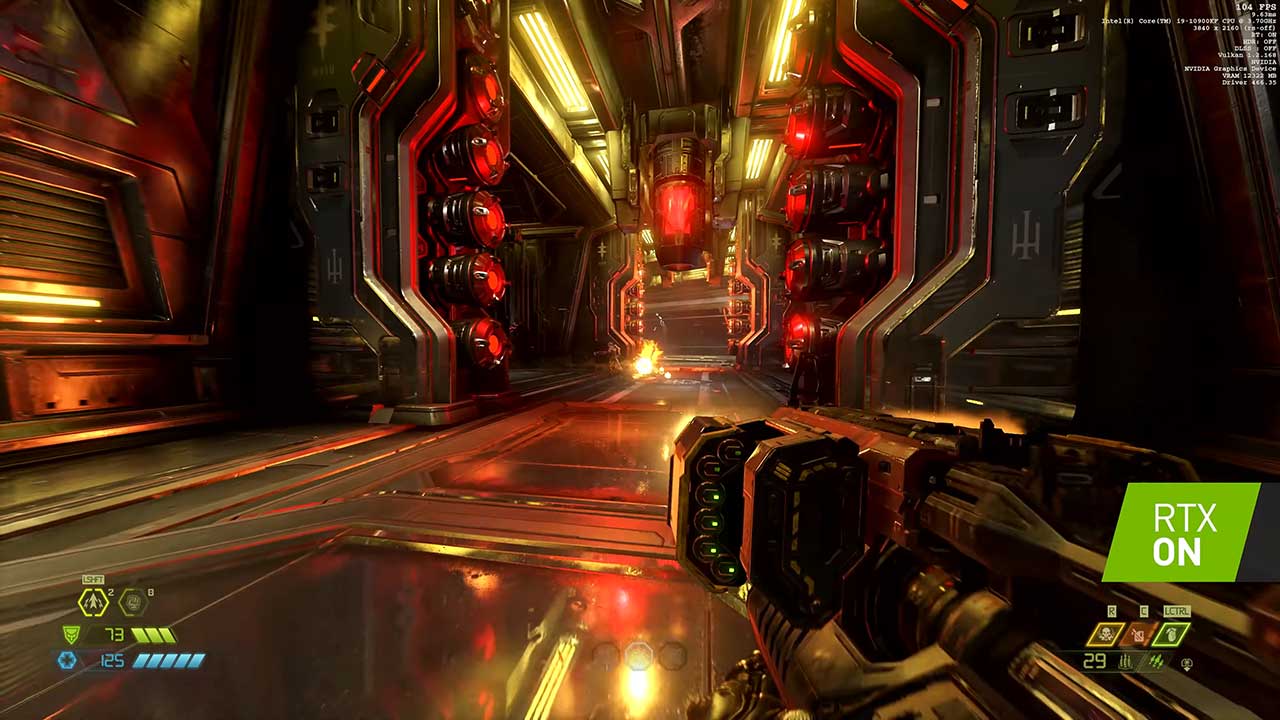The height and width of the screenshot is (720, 1280).
Task: Click the flame belch equipment icon
Action: 1139,634
